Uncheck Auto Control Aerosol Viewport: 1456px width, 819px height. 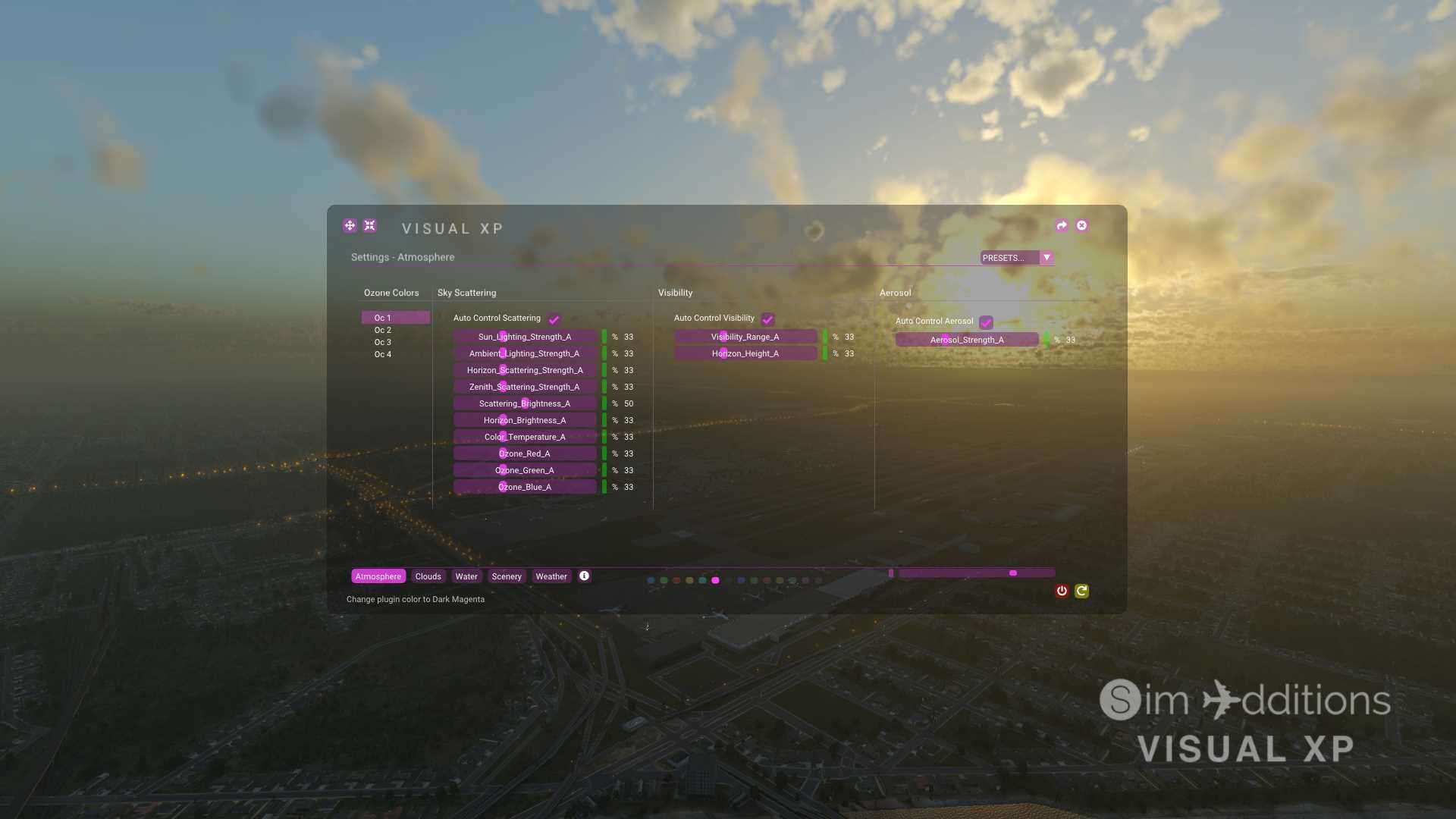(x=985, y=322)
